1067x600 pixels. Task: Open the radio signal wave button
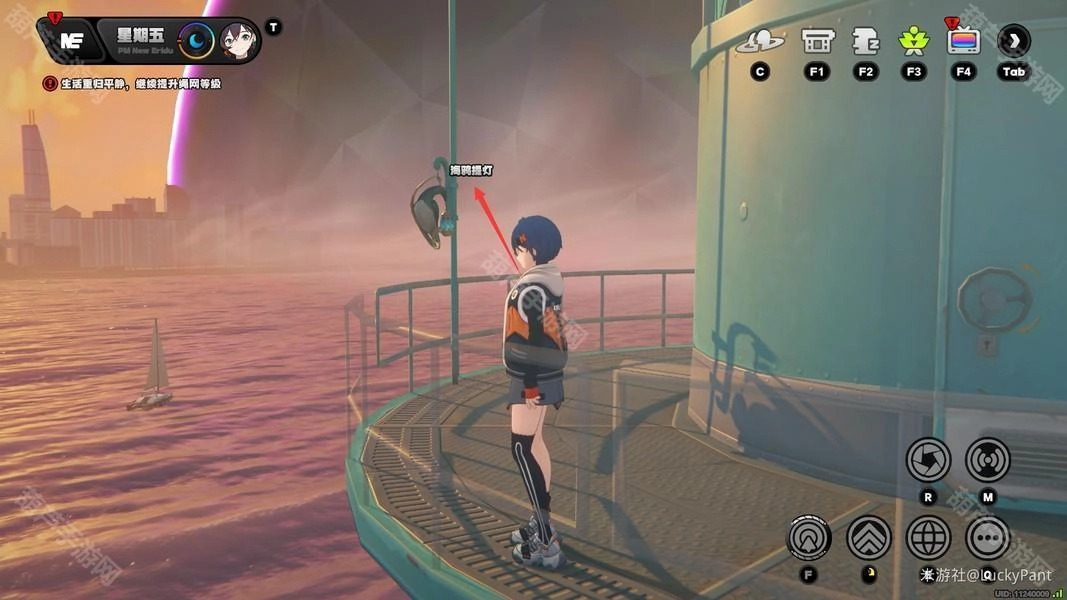point(987,460)
